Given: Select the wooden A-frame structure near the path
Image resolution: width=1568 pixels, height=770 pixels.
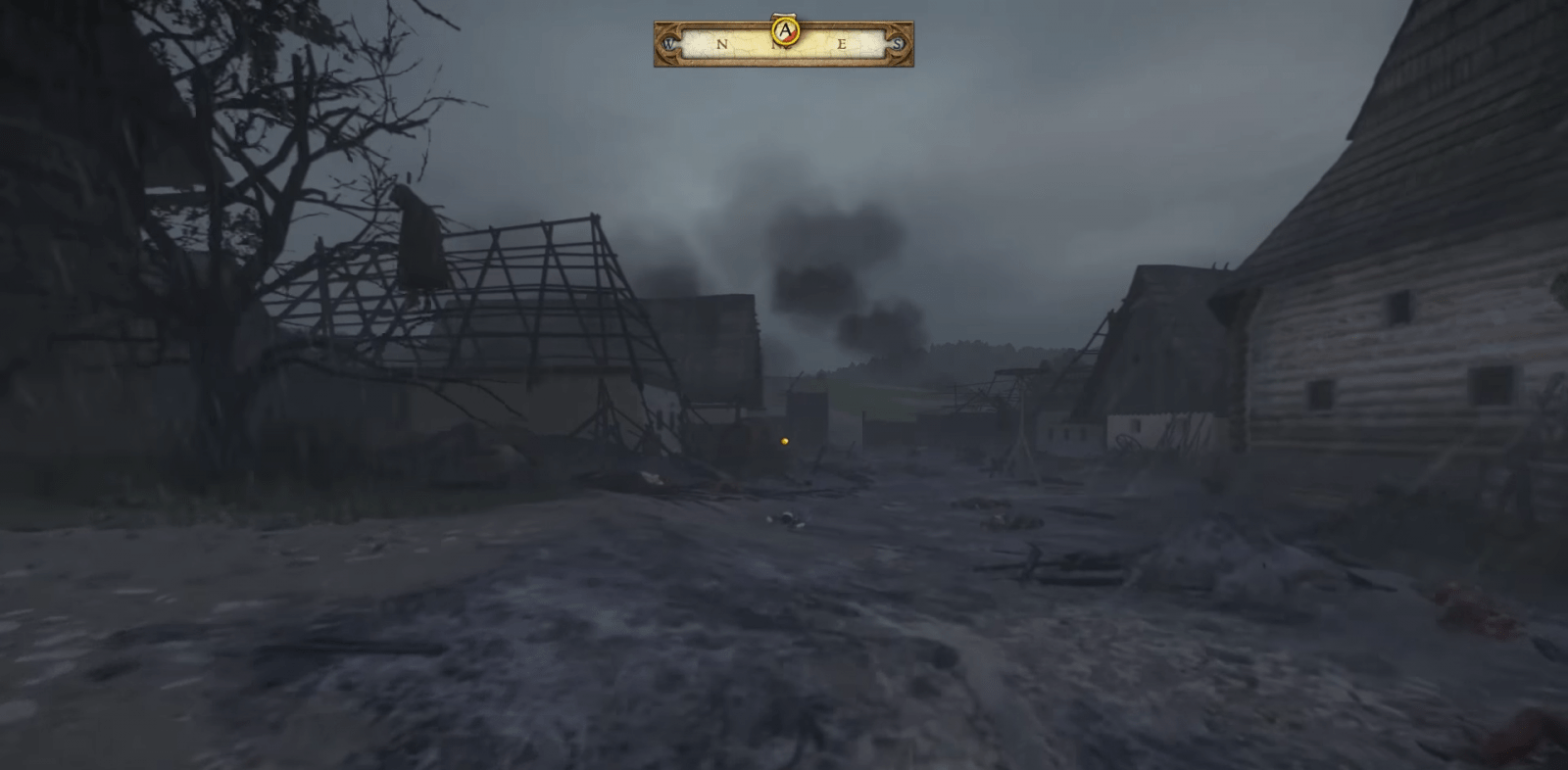Looking at the screenshot, I should coord(1024,431).
